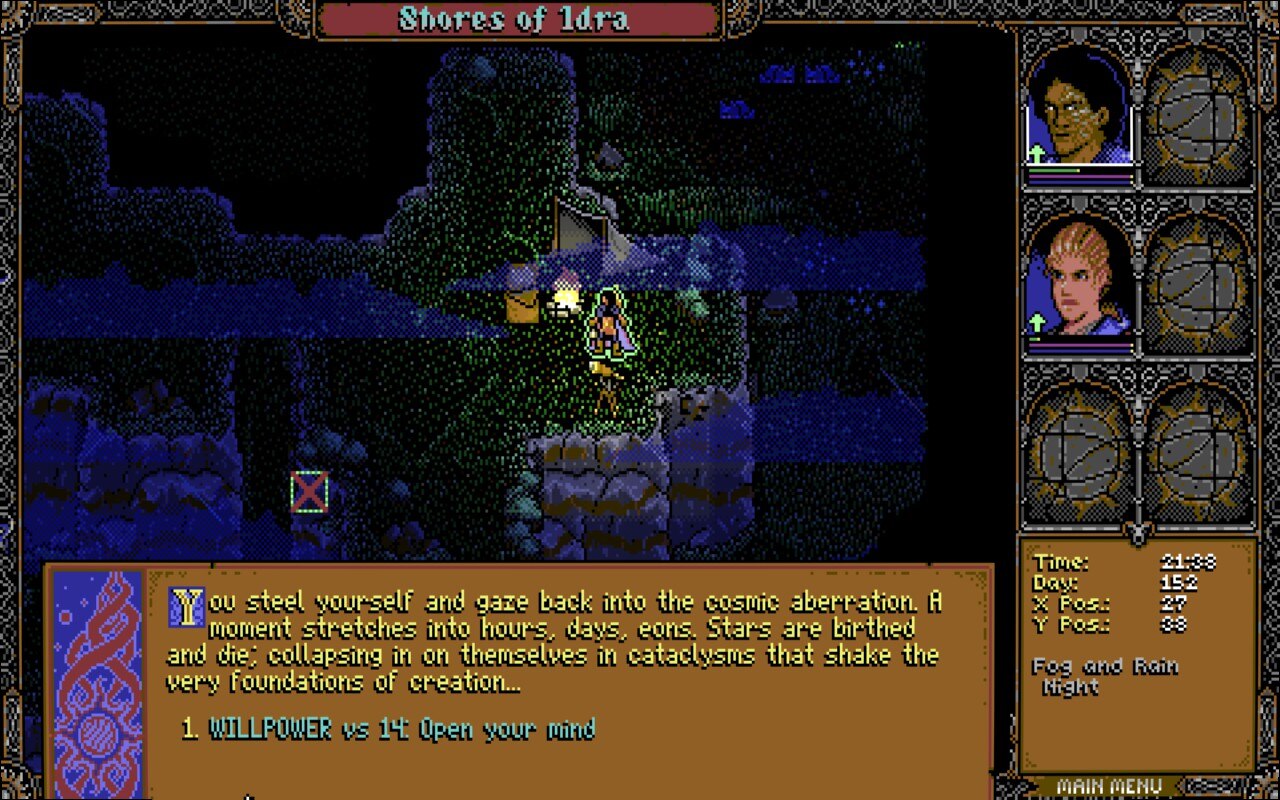Click the level-up arrow on the top portrait
The image size is (1280, 800).
1038,155
